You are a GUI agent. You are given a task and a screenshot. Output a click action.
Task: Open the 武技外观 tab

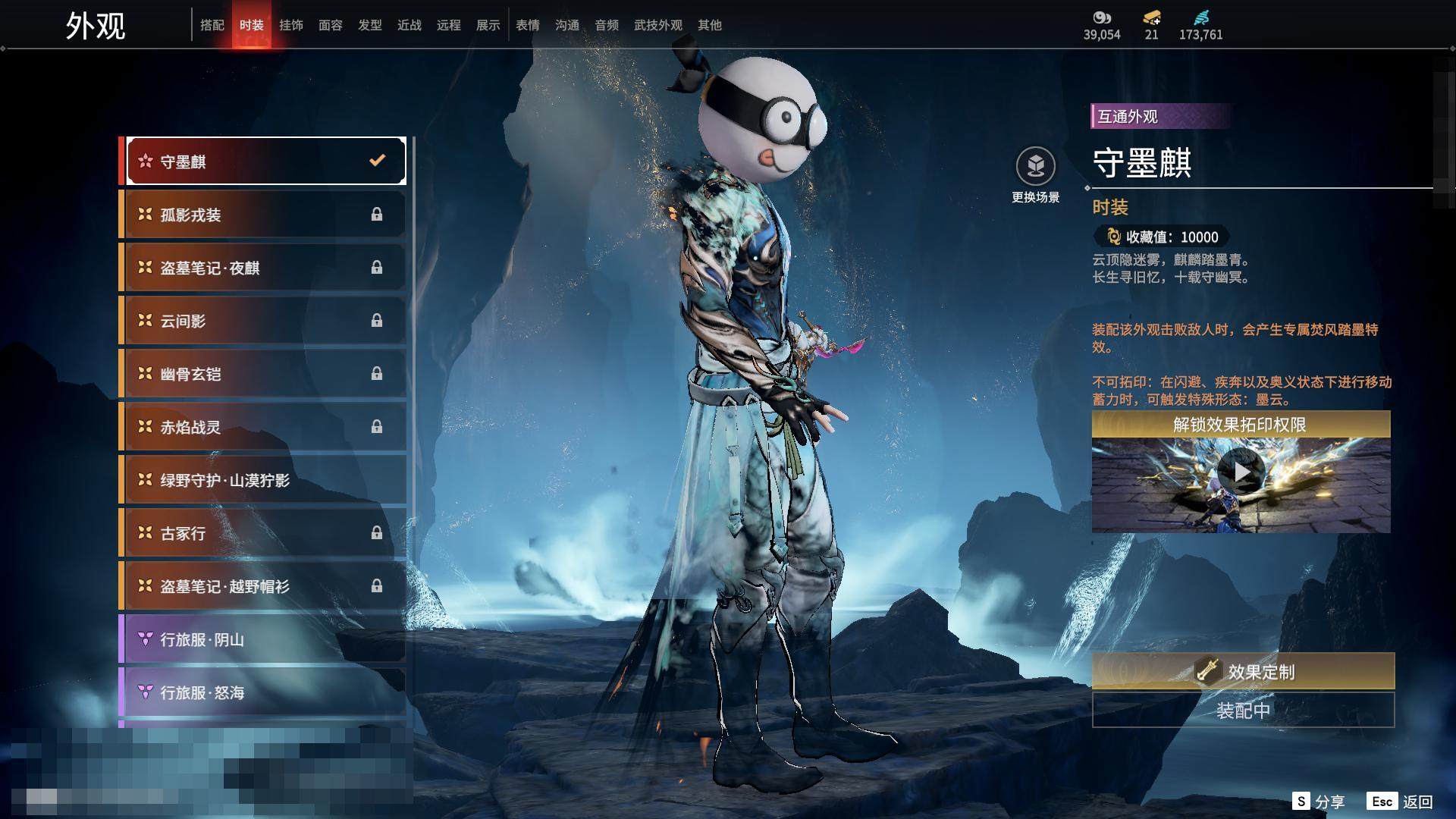[x=658, y=25]
